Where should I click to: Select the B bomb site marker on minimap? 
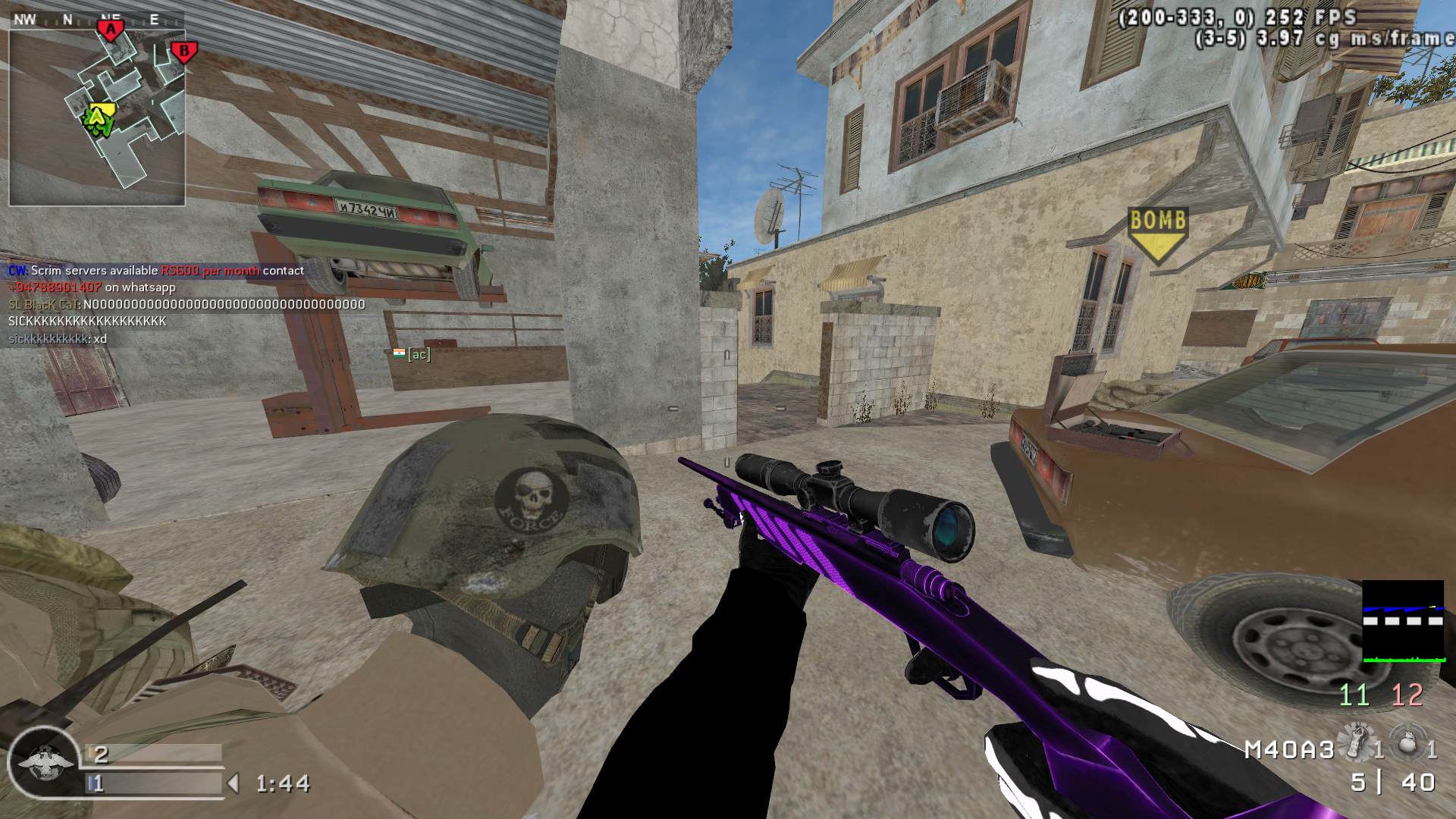coord(183,52)
